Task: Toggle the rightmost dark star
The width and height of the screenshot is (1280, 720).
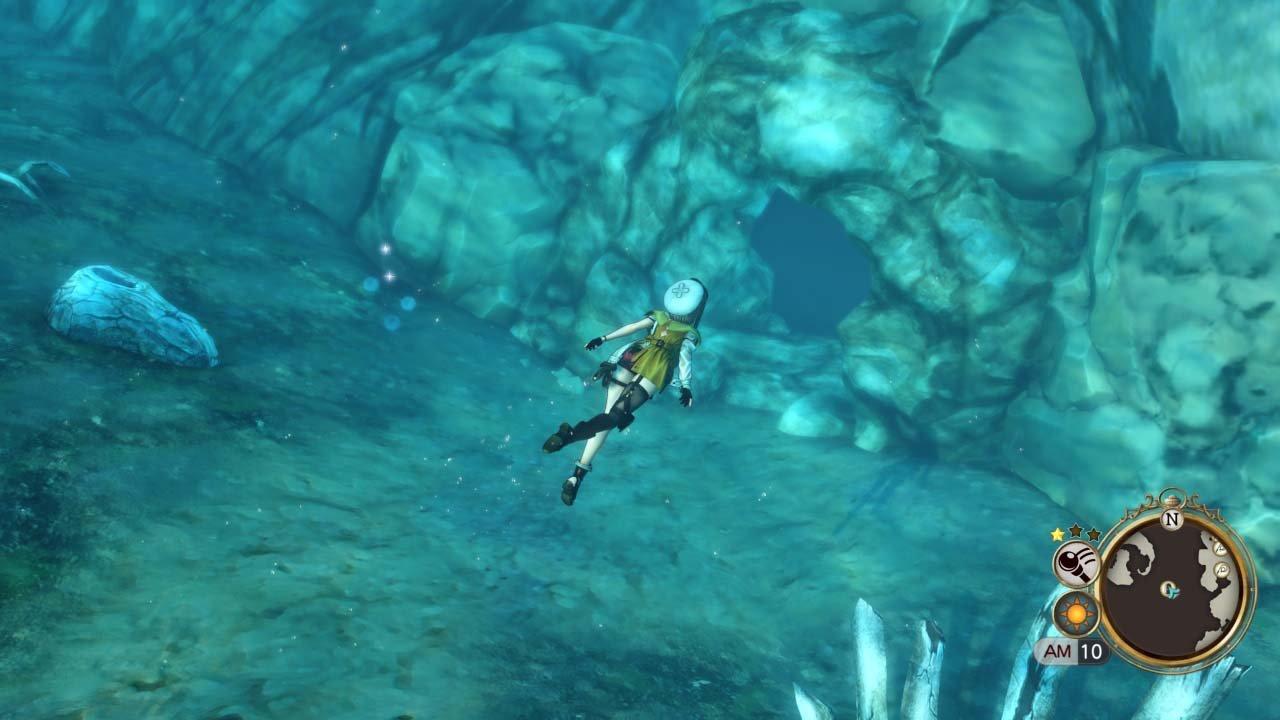Action: [1092, 534]
